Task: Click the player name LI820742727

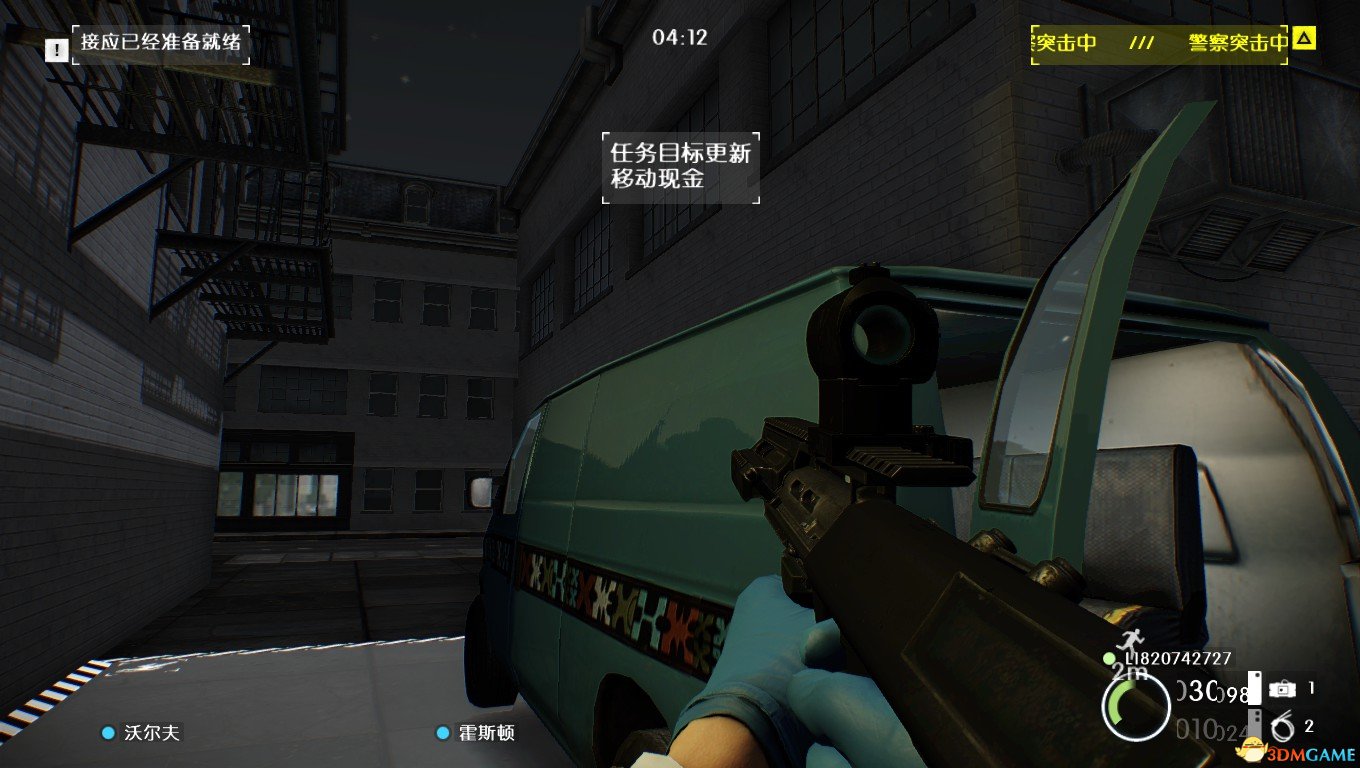Action: (x=1177, y=658)
